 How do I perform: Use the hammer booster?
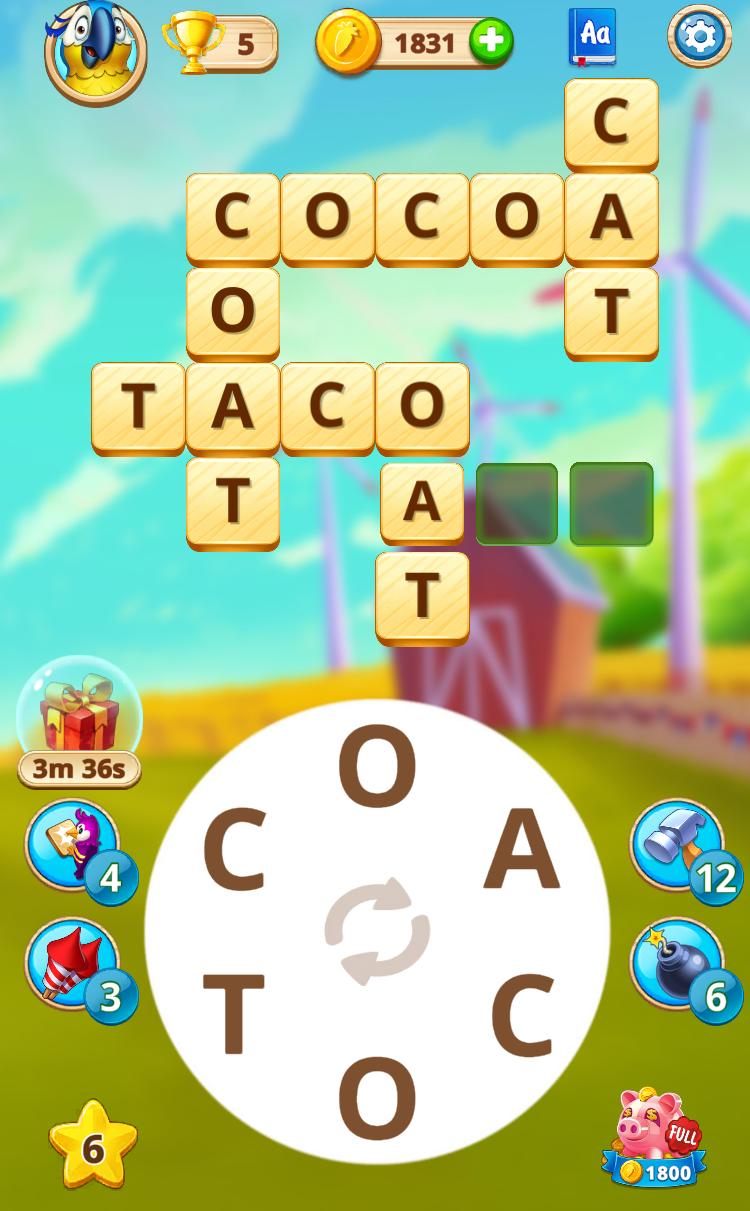click(x=677, y=845)
